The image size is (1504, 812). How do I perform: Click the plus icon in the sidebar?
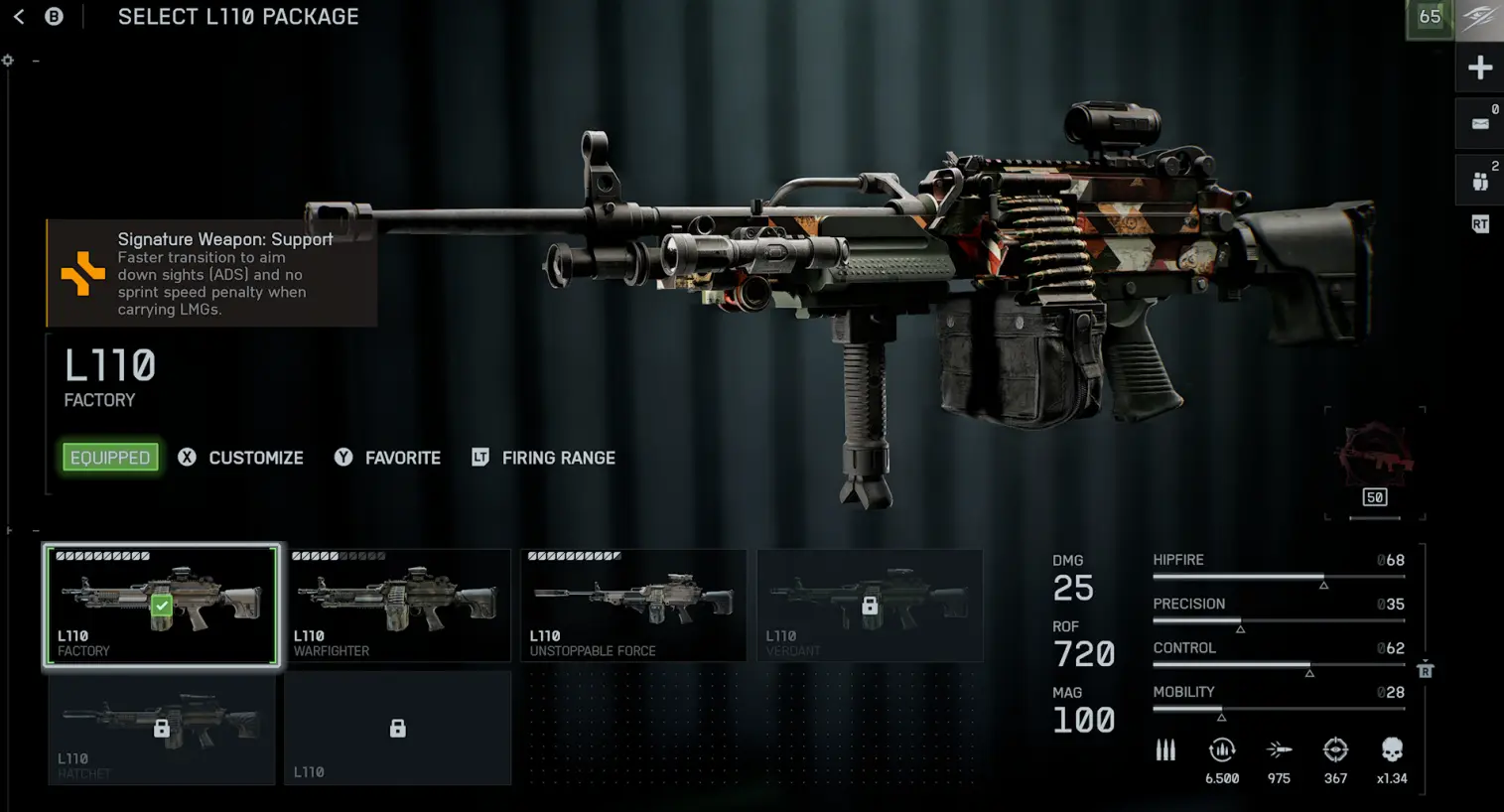[x=1479, y=68]
